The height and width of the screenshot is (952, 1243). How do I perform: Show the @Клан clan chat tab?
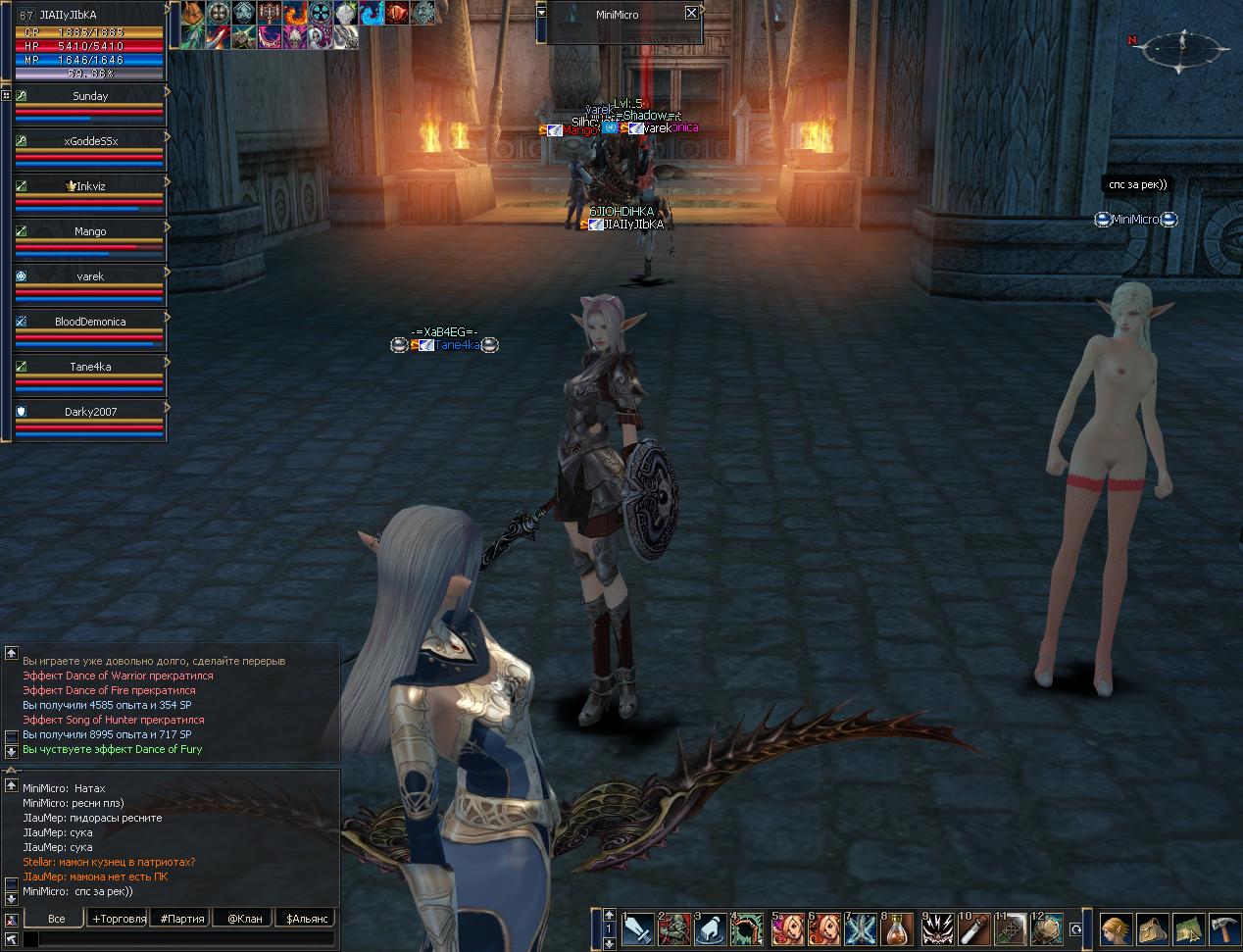coord(244,919)
